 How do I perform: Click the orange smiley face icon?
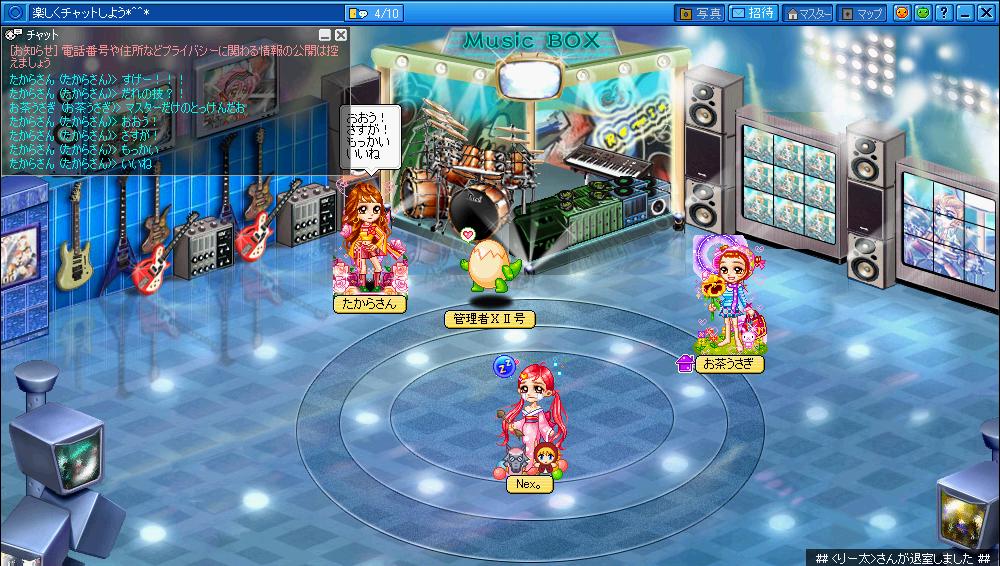click(x=901, y=13)
